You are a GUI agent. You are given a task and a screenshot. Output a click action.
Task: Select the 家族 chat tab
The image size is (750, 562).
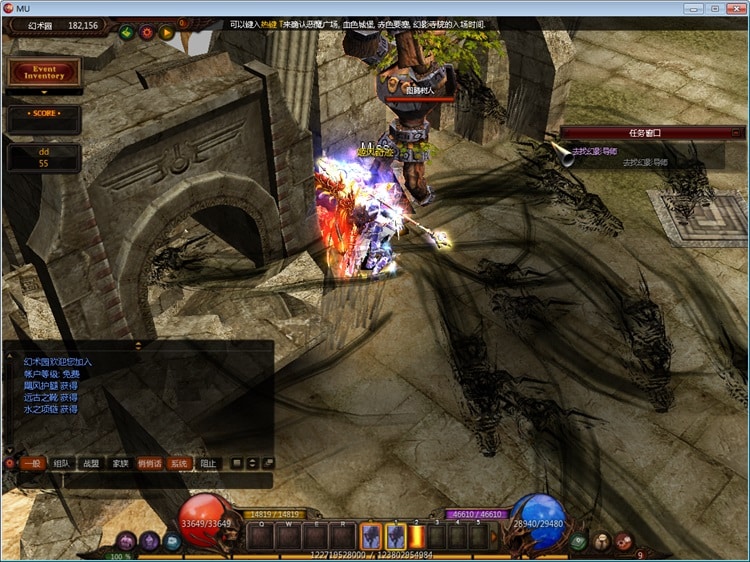(x=120, y=464)
